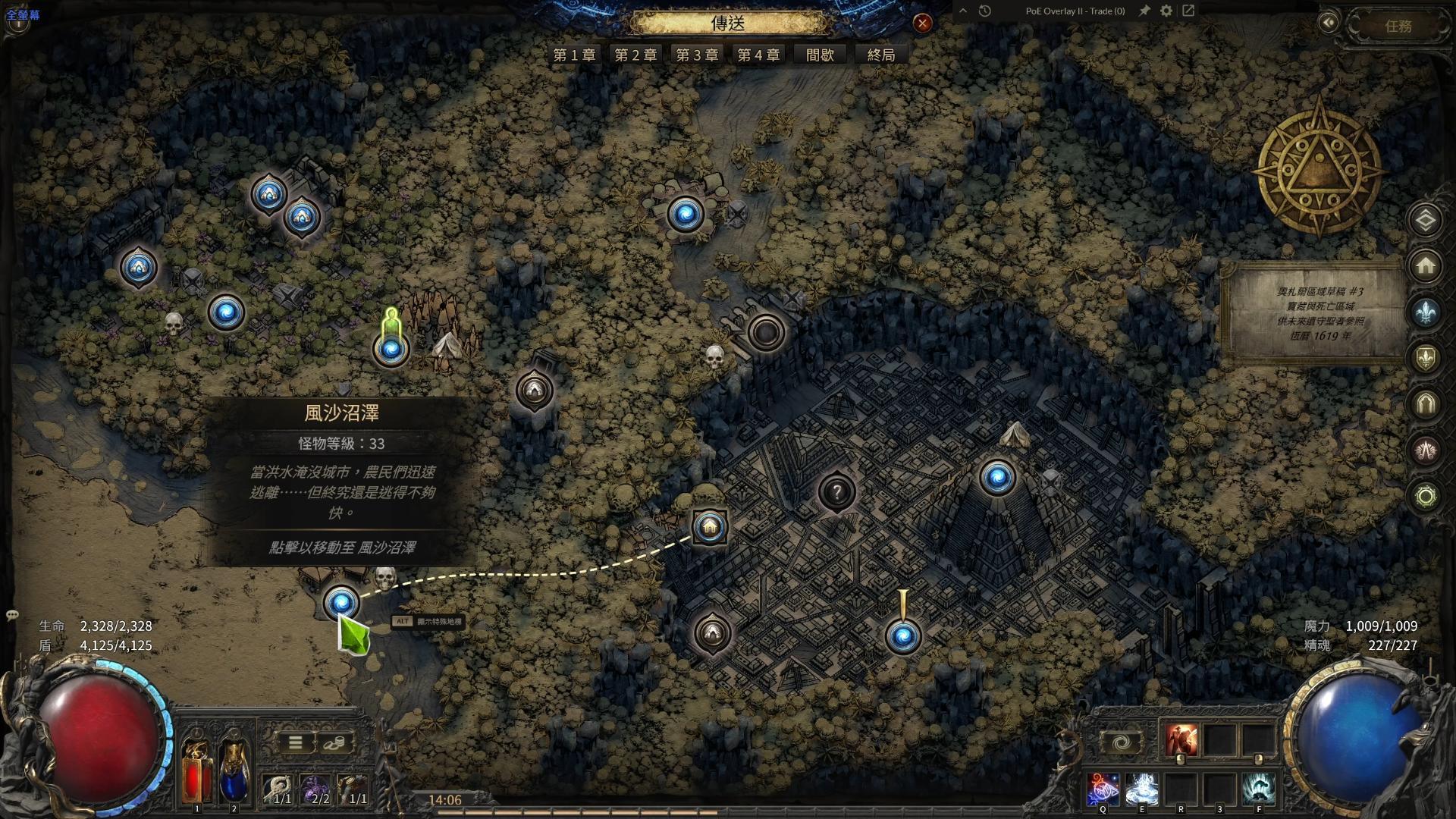1456x819 pixels.
Task: Pin the PoE Overlay trade bar
Action: [x=1144, y=11]
